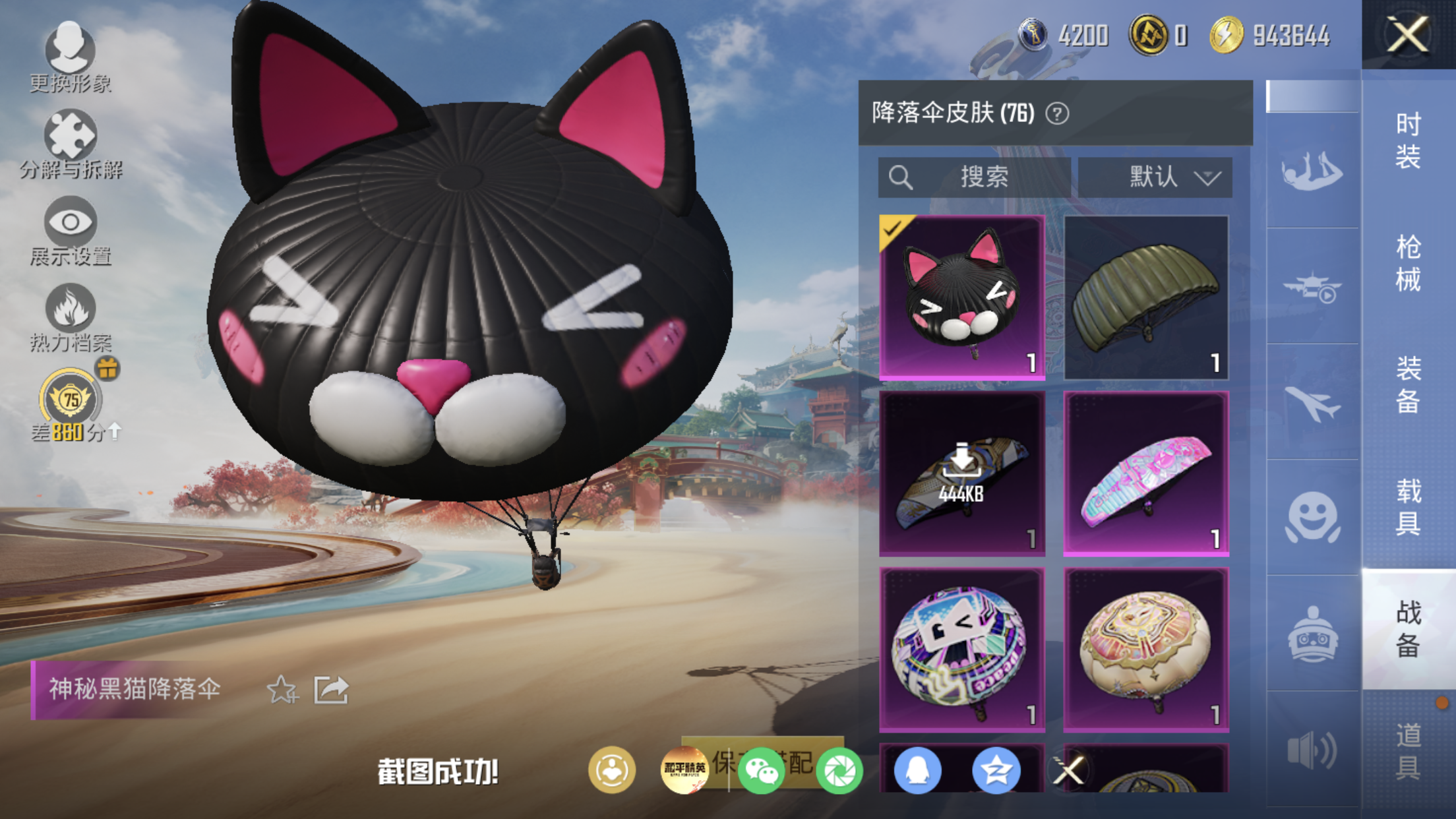
Task: Click the 搜索 search field
Action: tap(974, 177)
